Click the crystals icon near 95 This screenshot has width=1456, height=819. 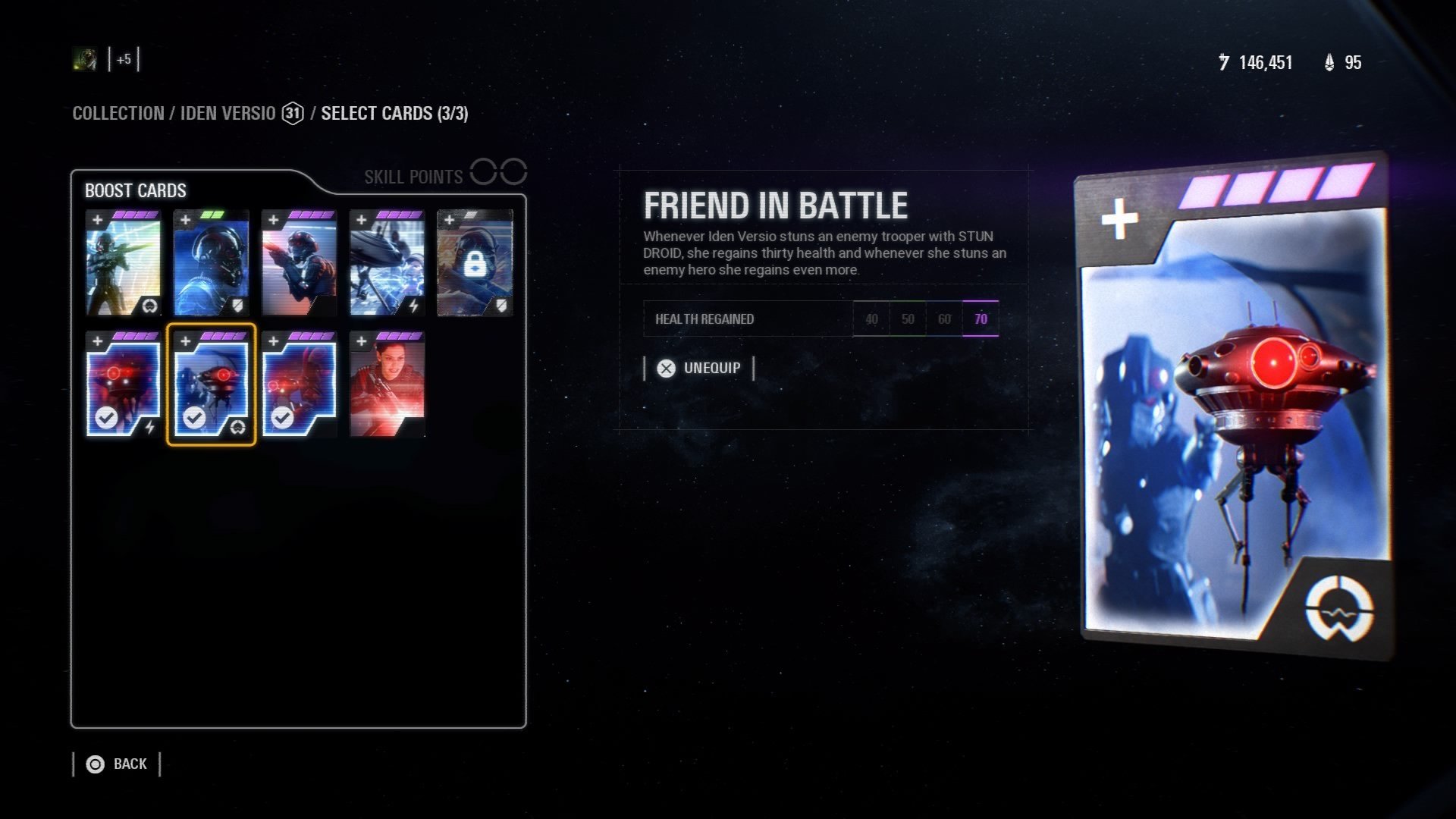[1329, 63]
